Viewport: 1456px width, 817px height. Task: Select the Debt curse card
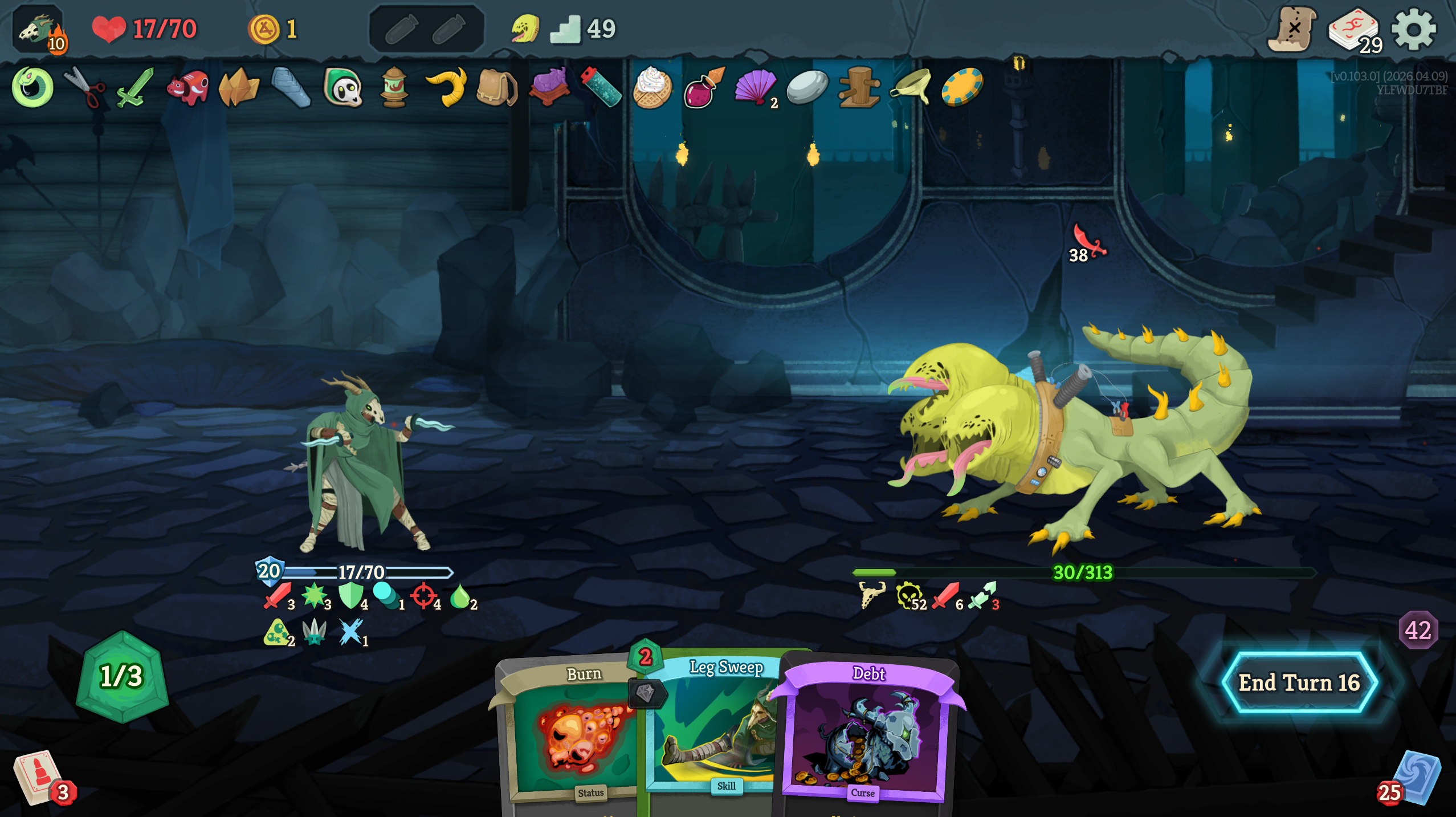coord(865,735)
